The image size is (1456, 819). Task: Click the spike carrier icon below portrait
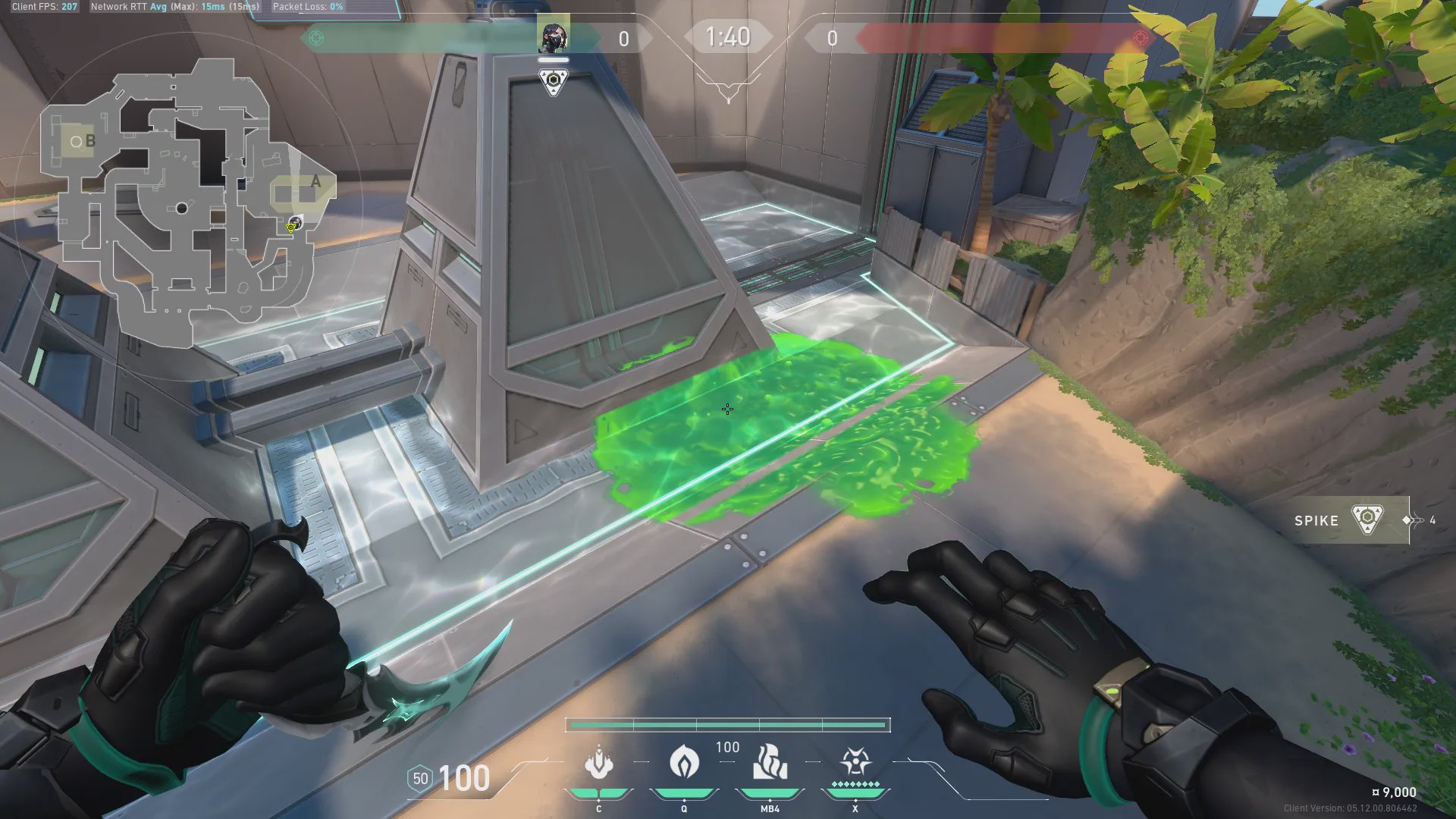point(554,80)
